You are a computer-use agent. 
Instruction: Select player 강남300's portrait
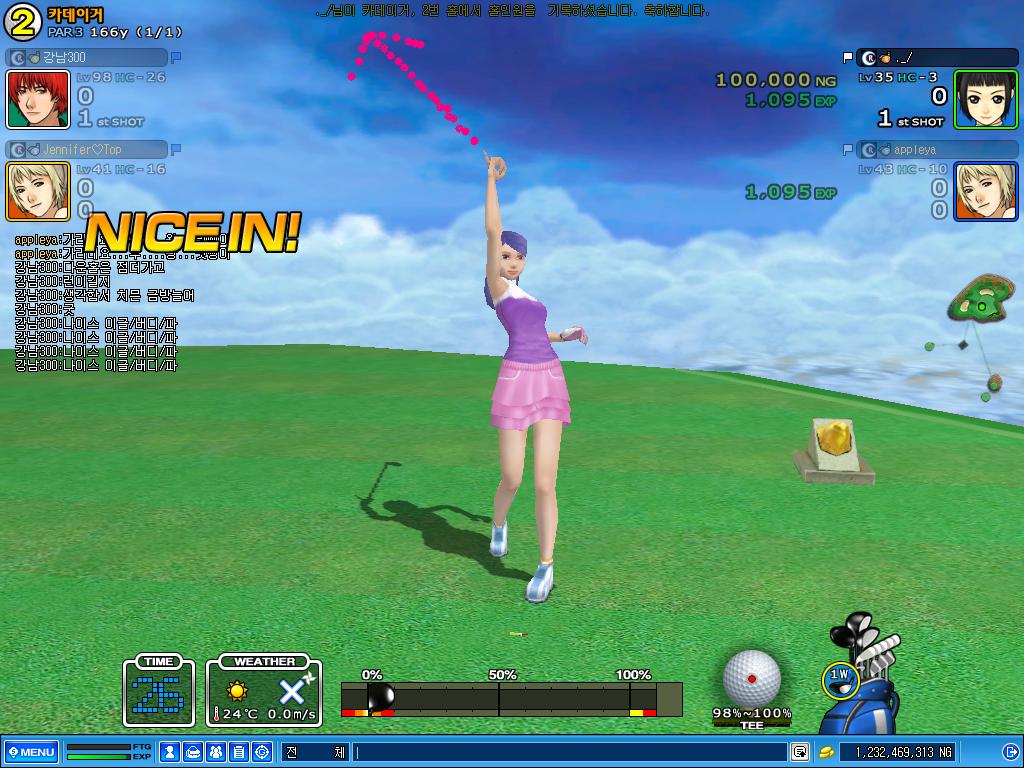pyautogui.click(x=38, y=99)
